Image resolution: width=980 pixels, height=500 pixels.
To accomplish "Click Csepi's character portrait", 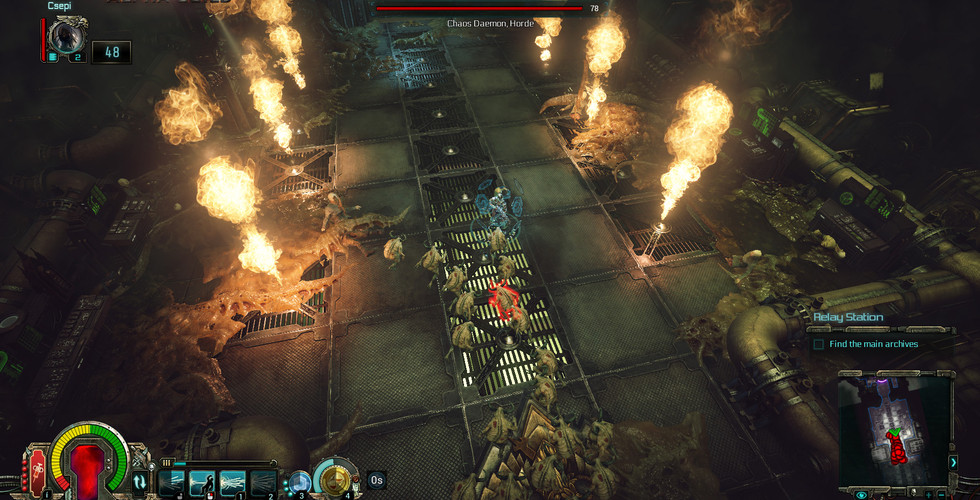I will [x=69, y=38].
